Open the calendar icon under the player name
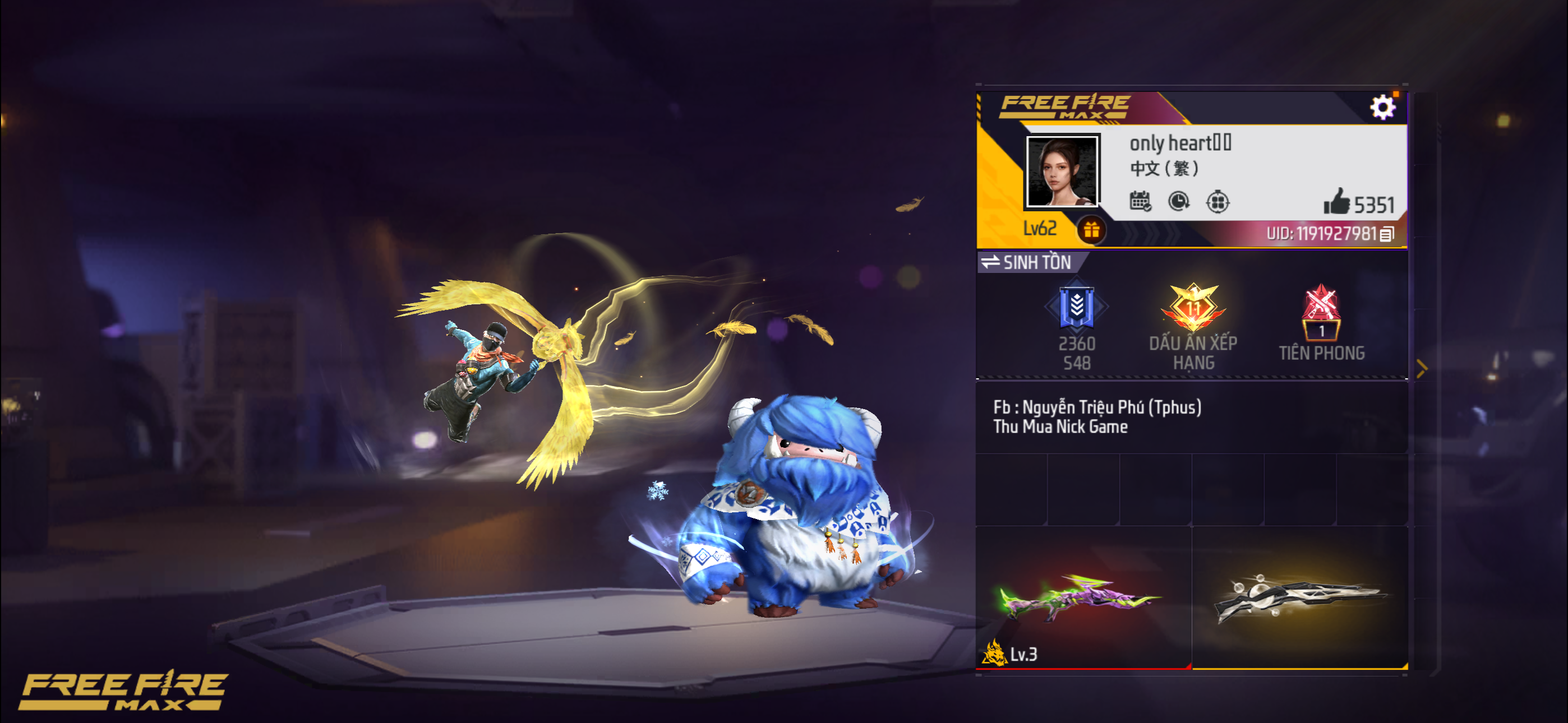 coord(1140,201)
